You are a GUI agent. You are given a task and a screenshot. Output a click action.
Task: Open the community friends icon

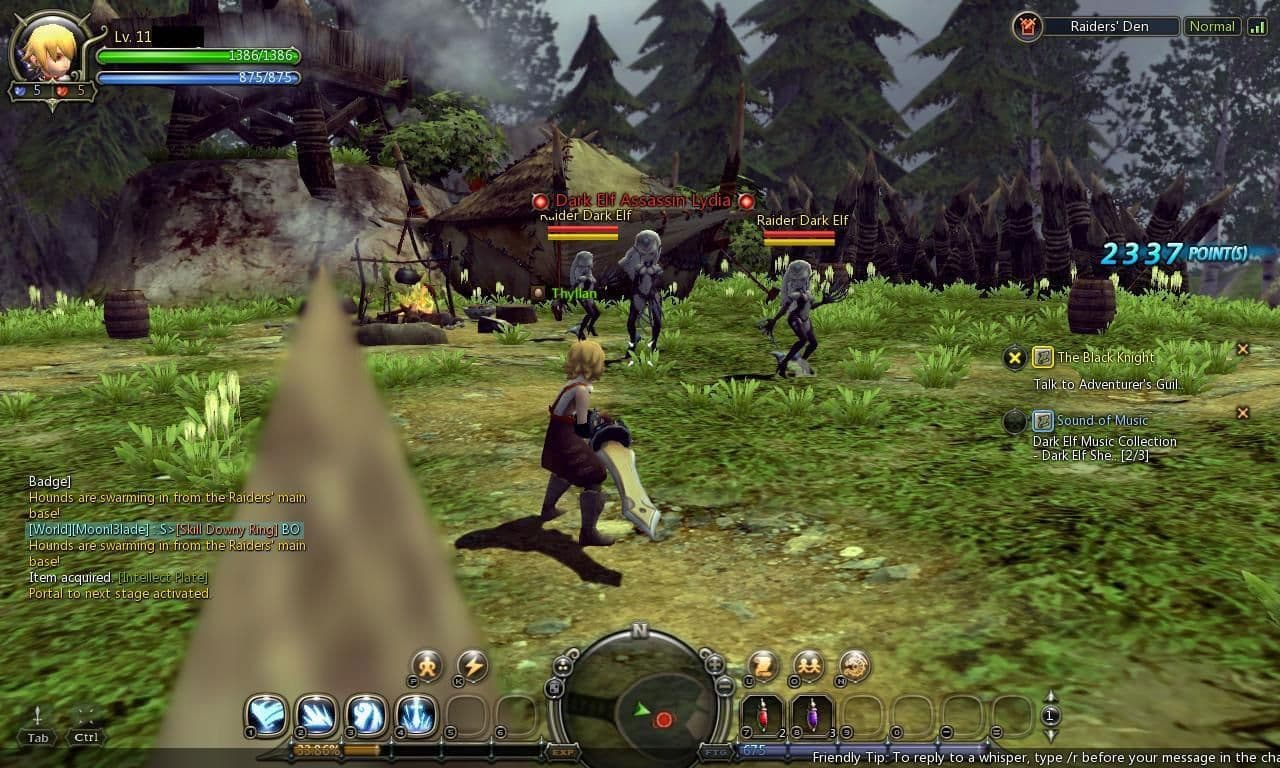(x=808, y=665)
